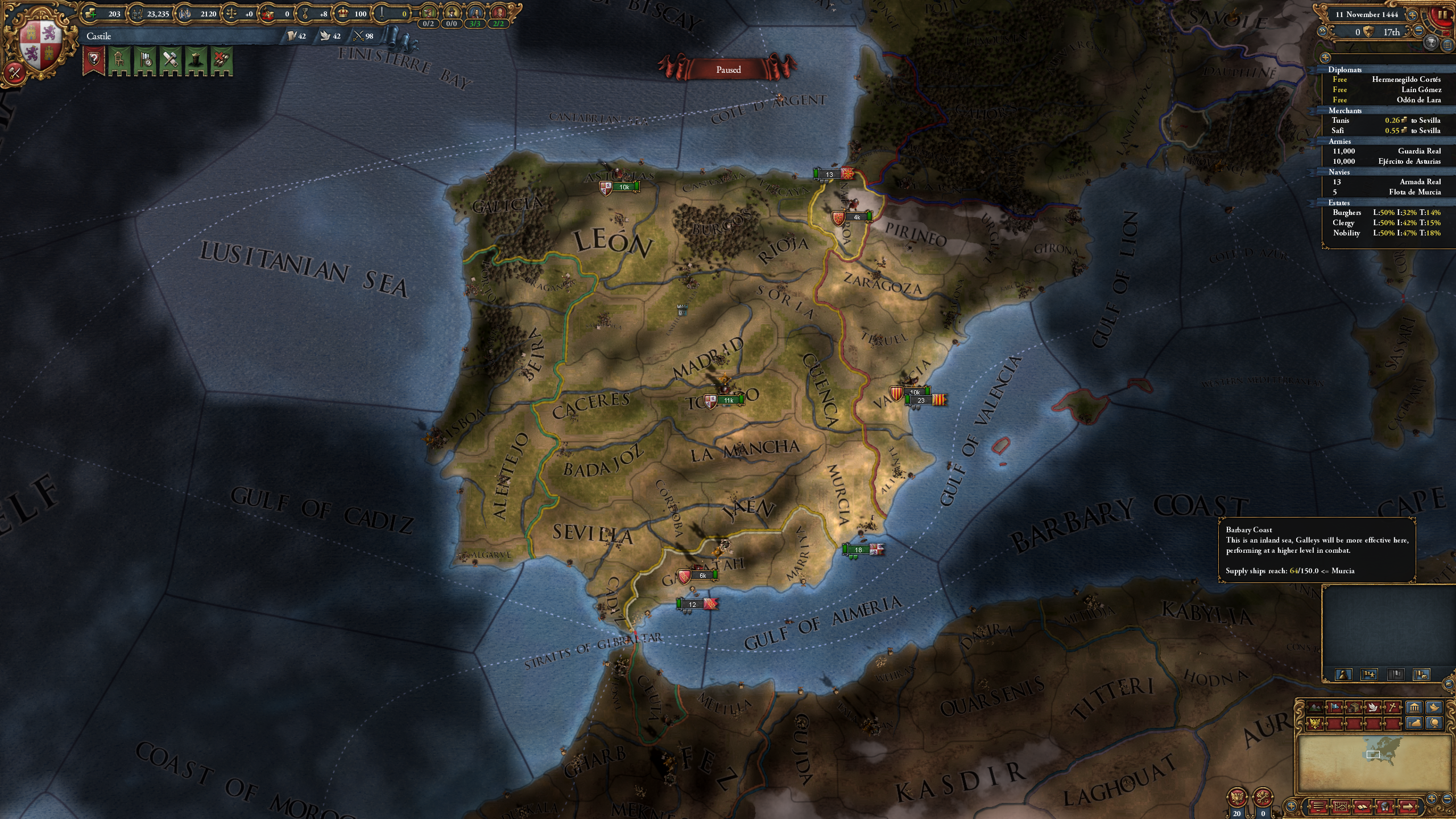Click the red question-mark mission alert banner
The image size is (1456, 819).
coord(94,60)
